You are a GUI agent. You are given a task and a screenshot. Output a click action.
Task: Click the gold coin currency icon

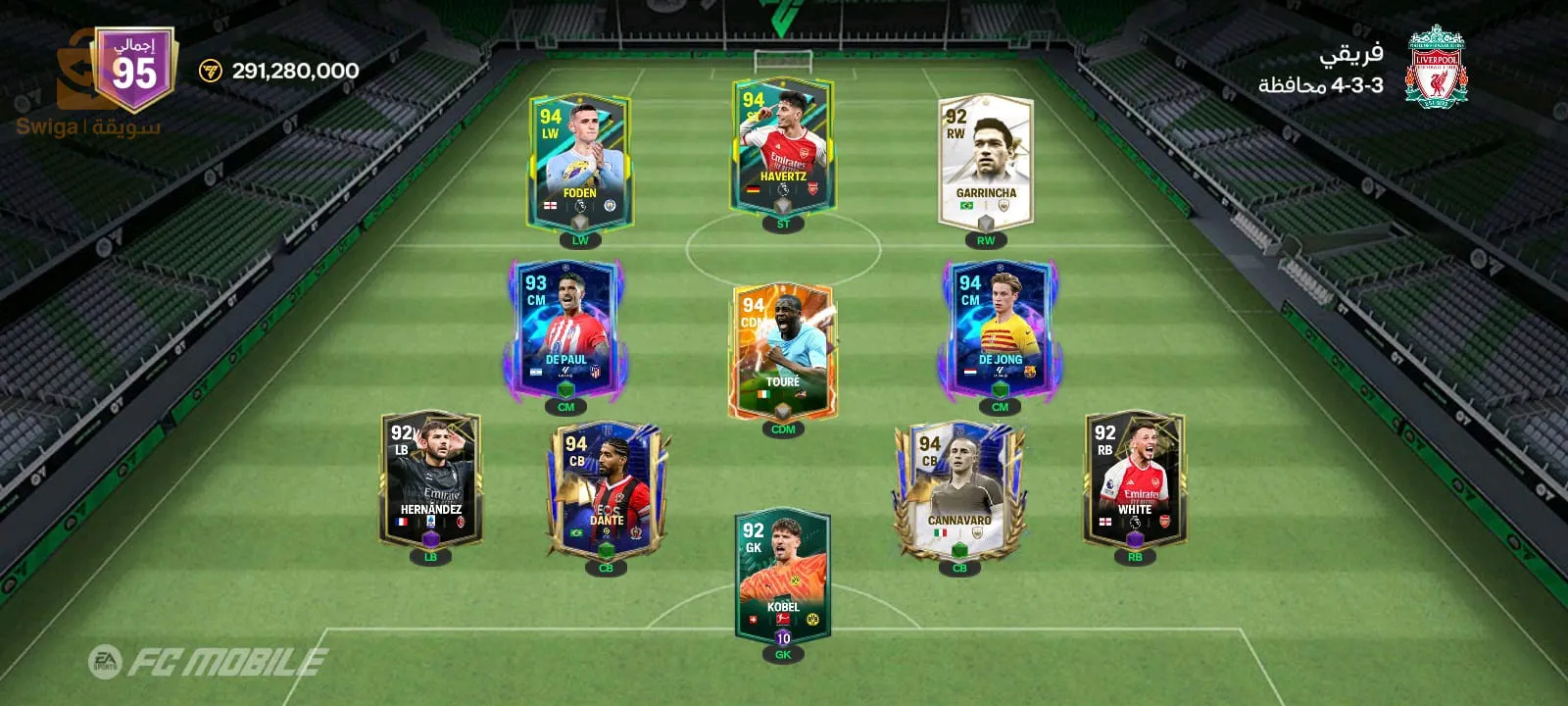[x=211, y=71]
